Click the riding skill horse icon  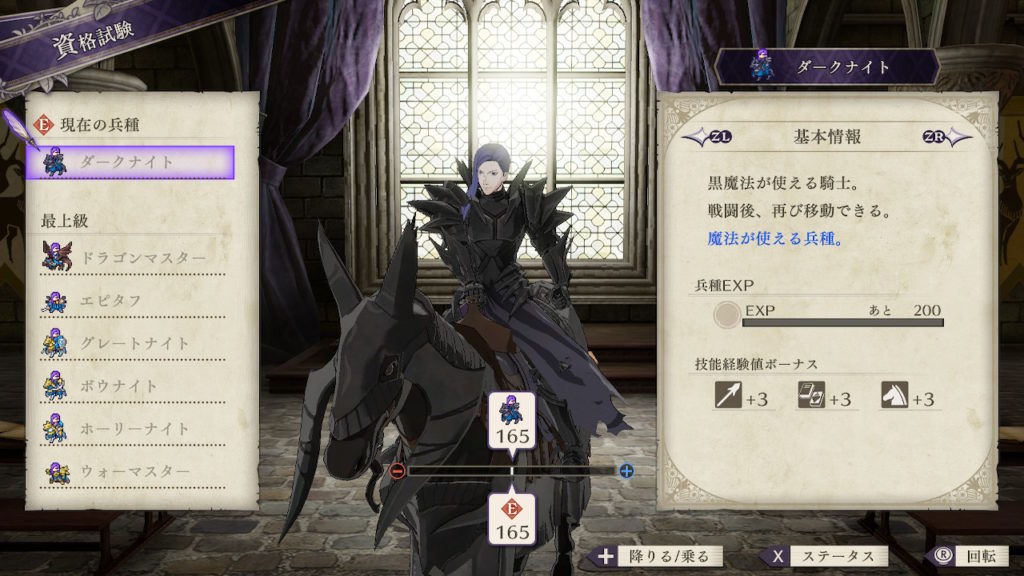pyautogui.click(x=894, y=396)
